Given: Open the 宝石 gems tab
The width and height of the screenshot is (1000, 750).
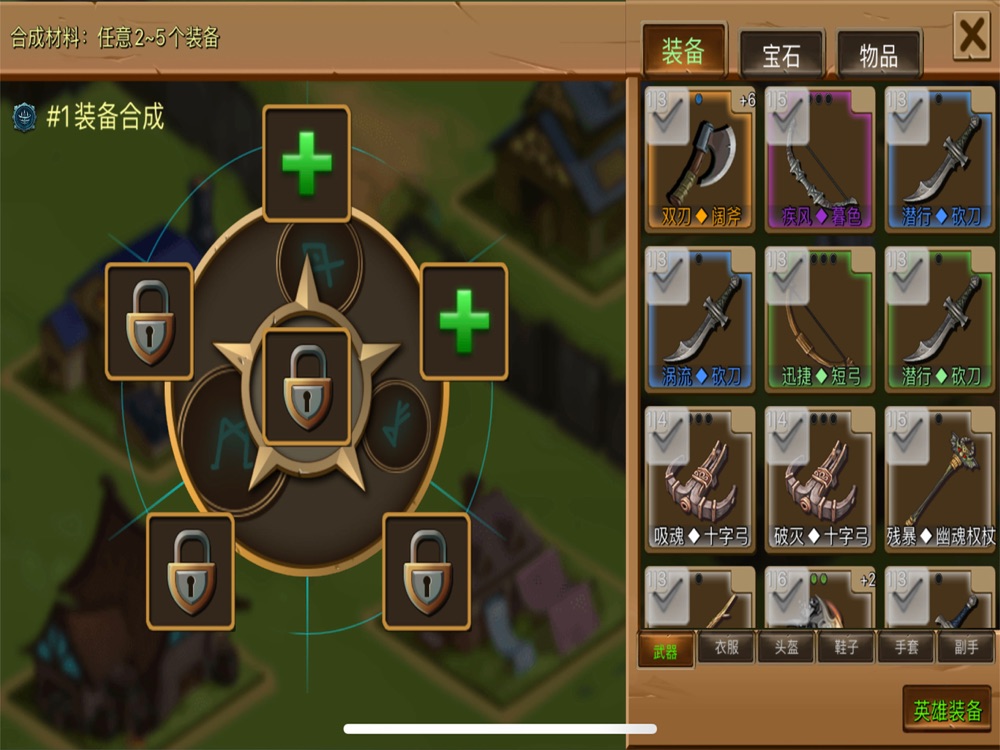Looking at the screenshot, I should tap(781, 56).
